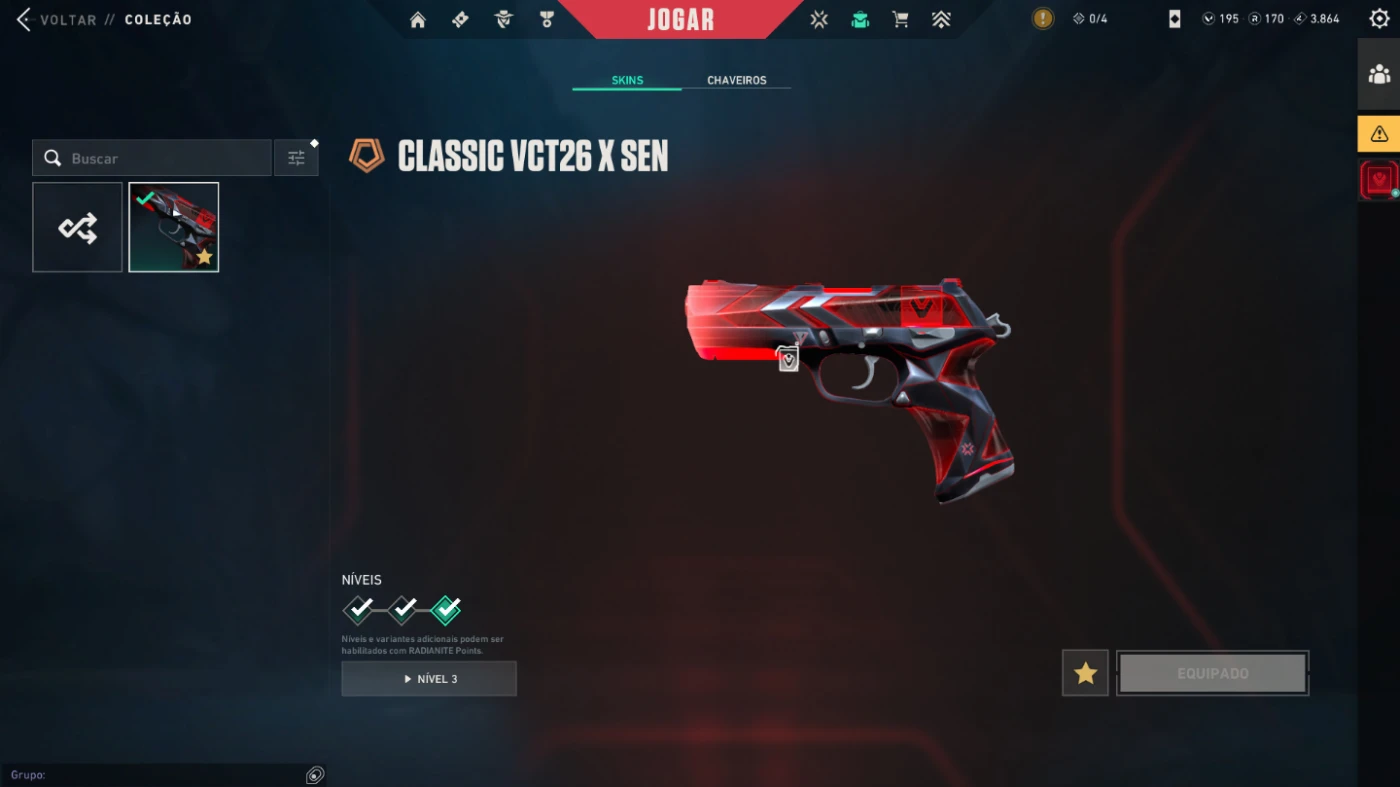Click the red JOGAR play button
The width and height of the screenshot is (1400, 787).
coord(680,19)
